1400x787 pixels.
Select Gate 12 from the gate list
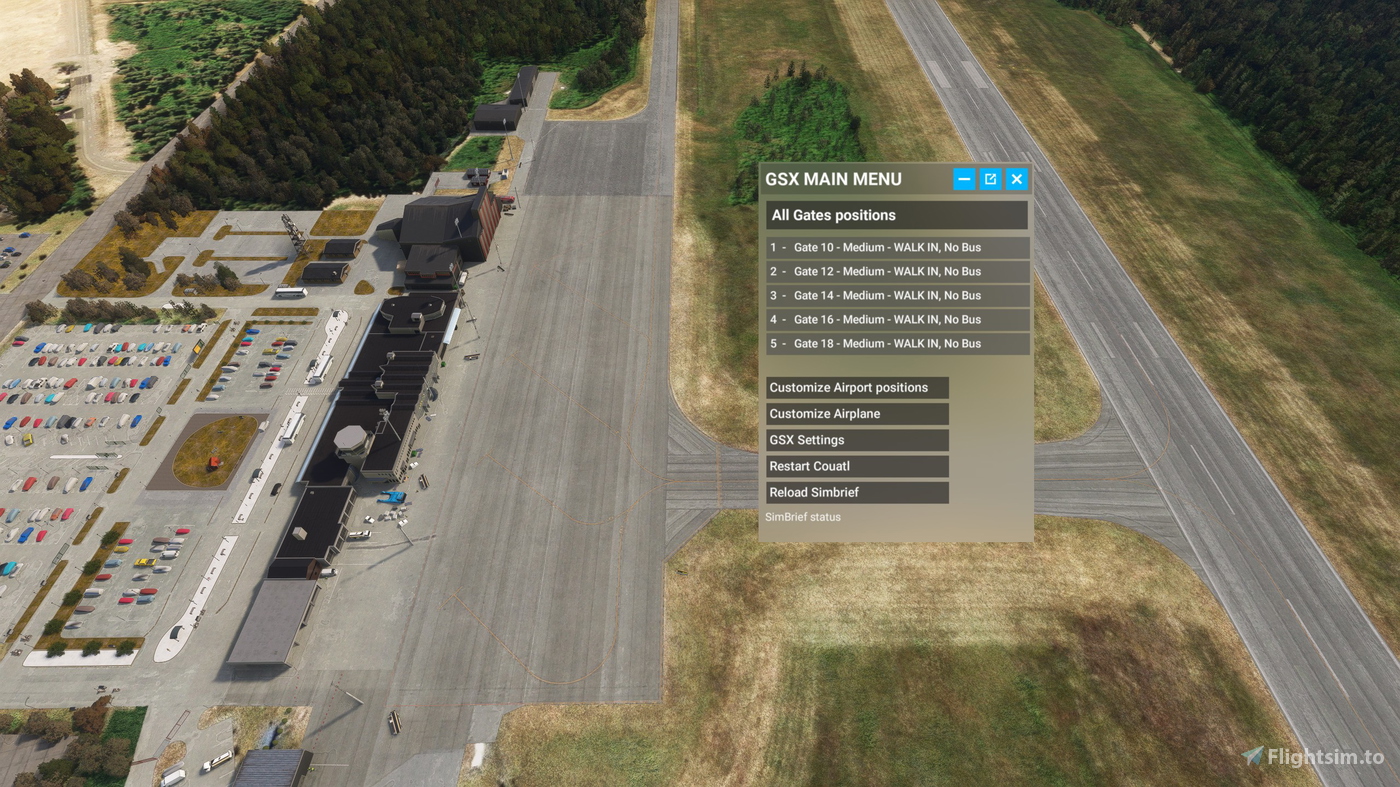(x=895, y=271)
